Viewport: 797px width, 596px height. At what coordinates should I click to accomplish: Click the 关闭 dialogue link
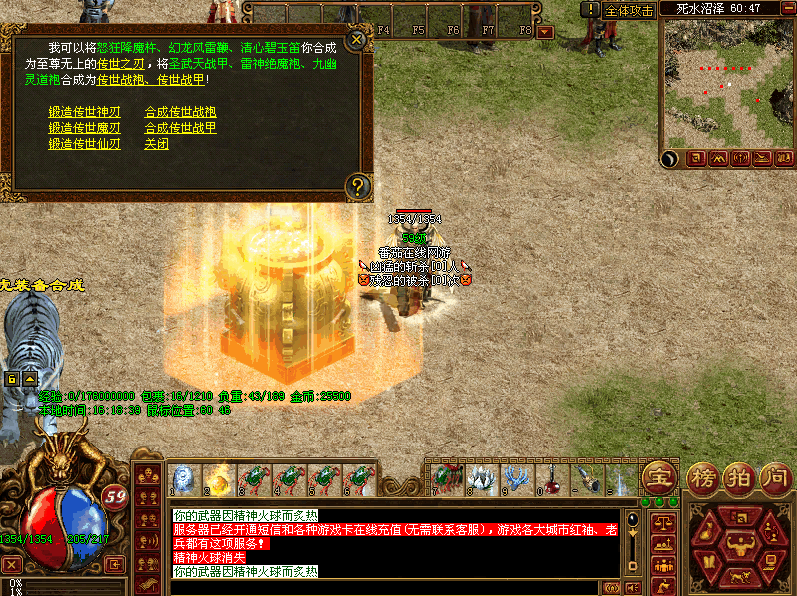157,144
